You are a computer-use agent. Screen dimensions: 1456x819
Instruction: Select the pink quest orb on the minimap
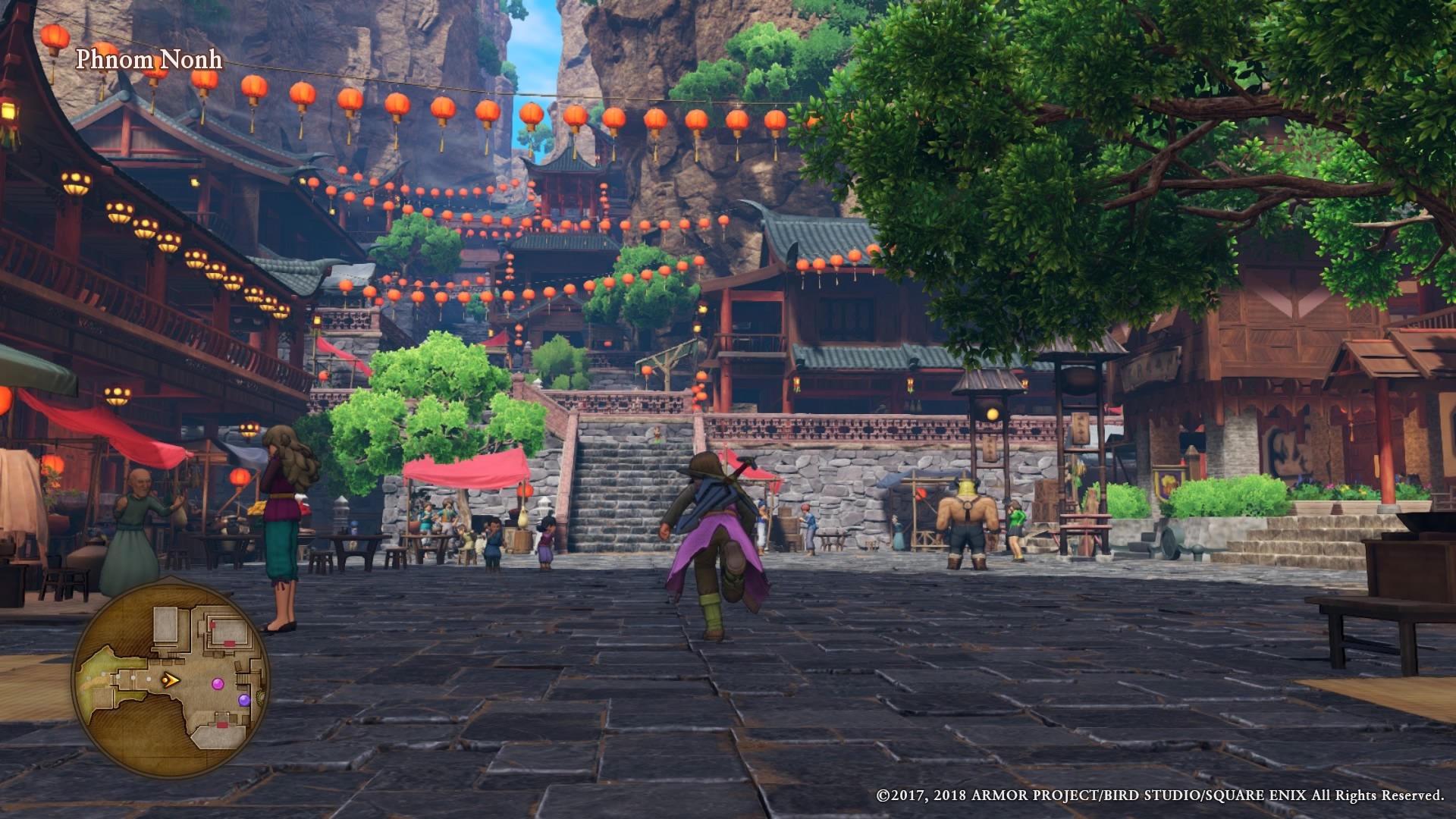(x=218, y=683)
